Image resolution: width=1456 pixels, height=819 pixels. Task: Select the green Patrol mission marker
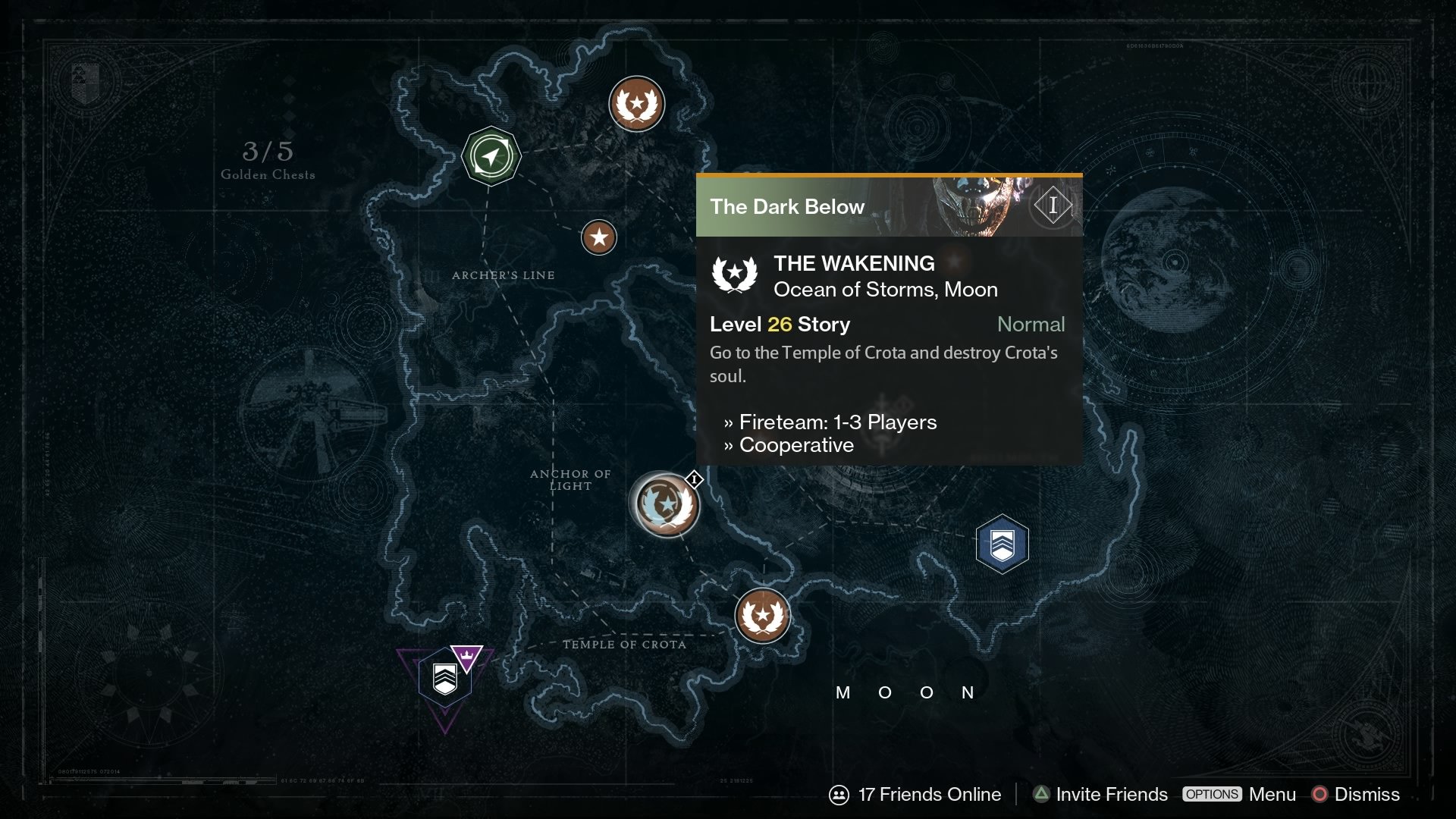point(491,156)
